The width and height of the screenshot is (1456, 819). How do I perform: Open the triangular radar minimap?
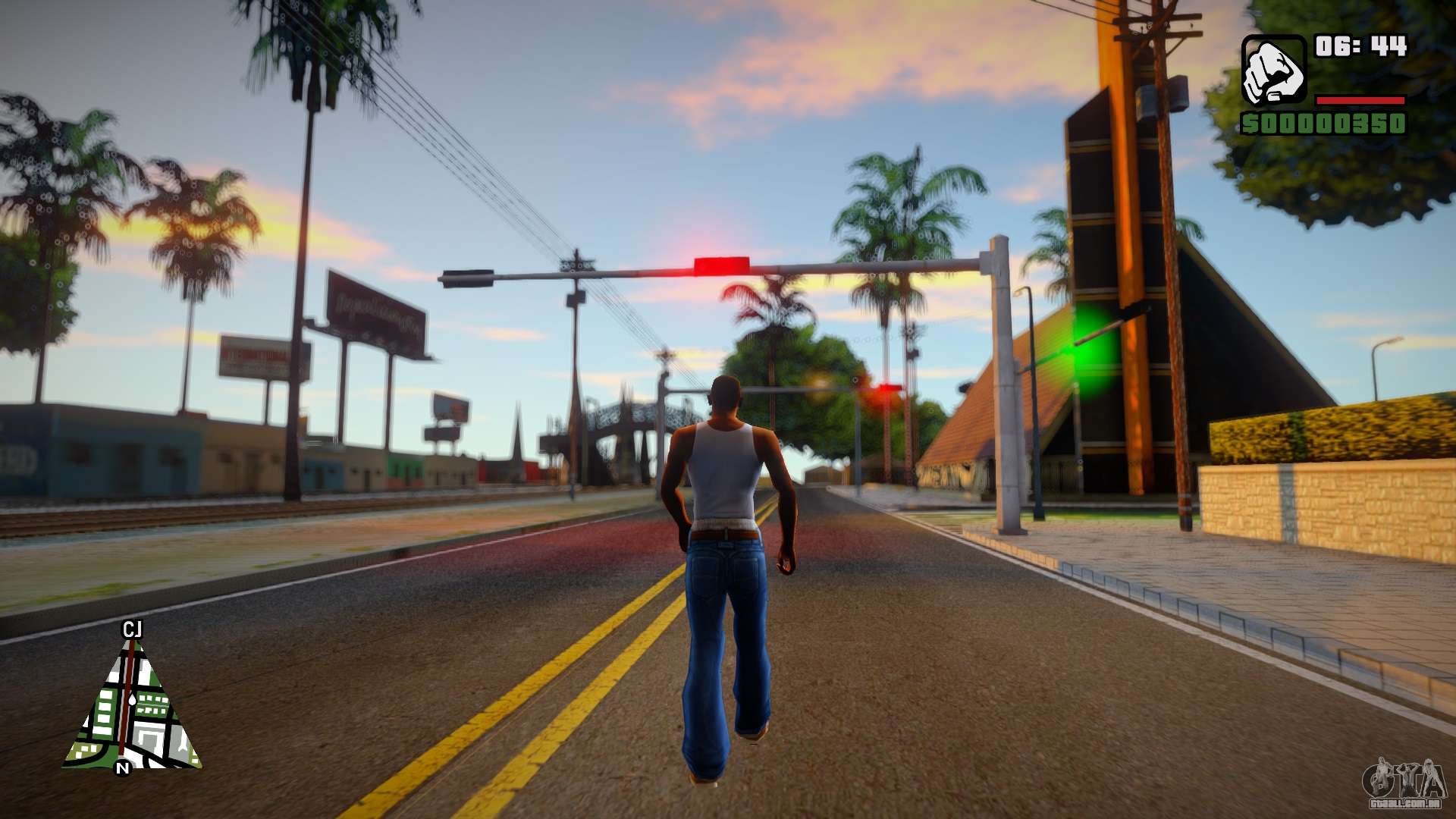tap(132, 711)
